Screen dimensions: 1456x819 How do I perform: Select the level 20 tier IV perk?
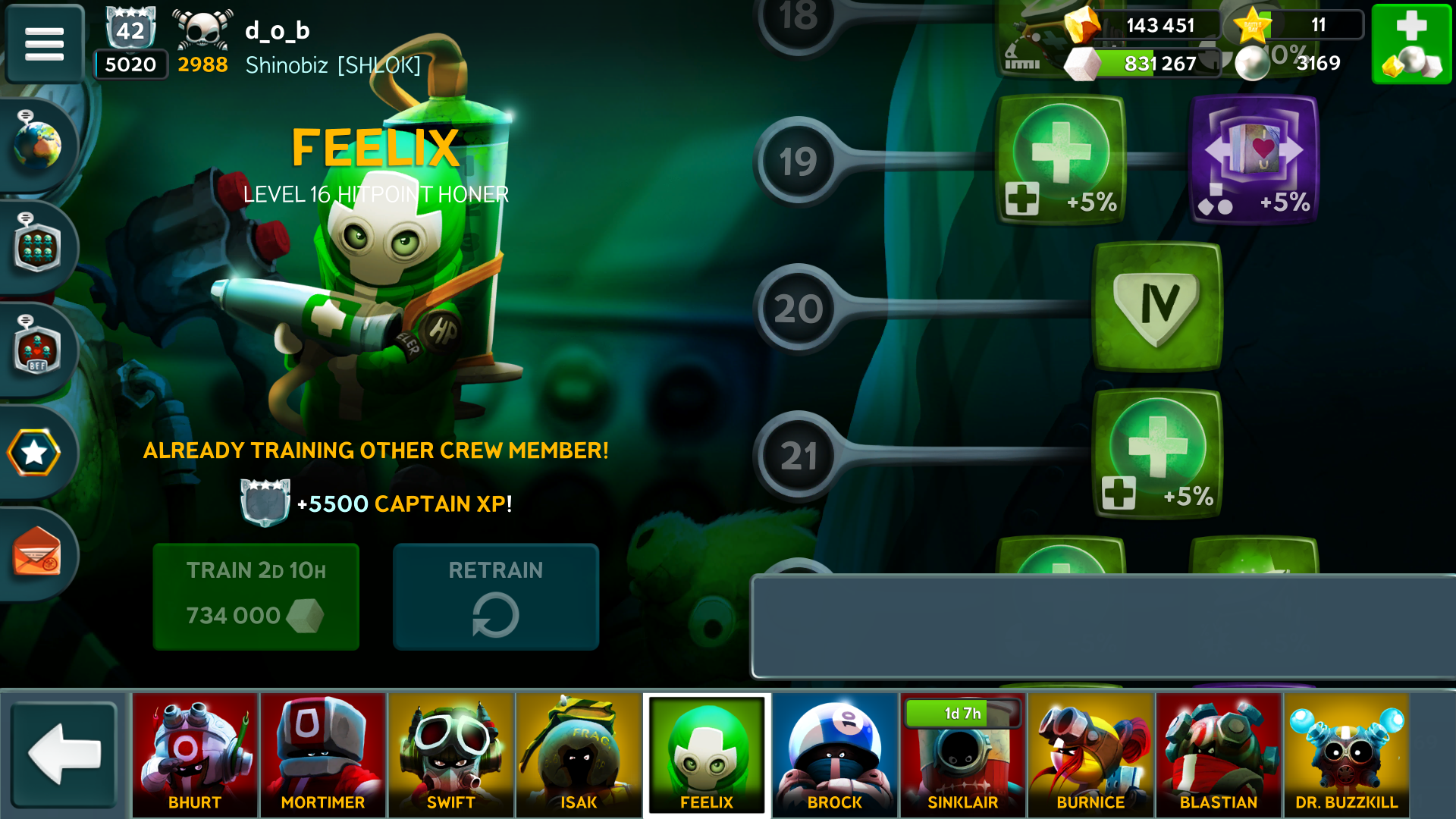click(x=1157, y=306)
